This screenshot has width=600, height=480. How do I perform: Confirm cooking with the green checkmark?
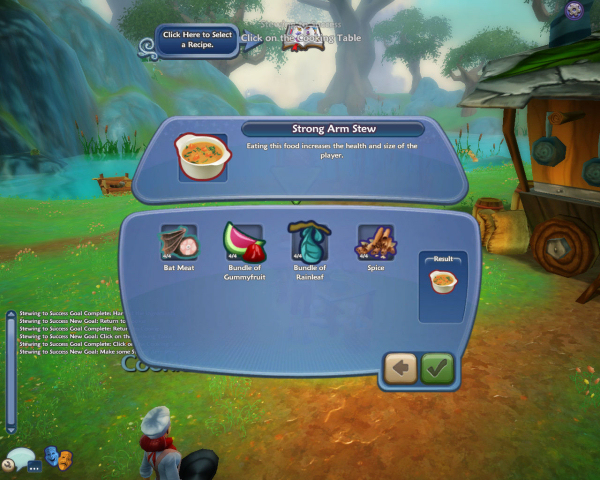point(437,368)
